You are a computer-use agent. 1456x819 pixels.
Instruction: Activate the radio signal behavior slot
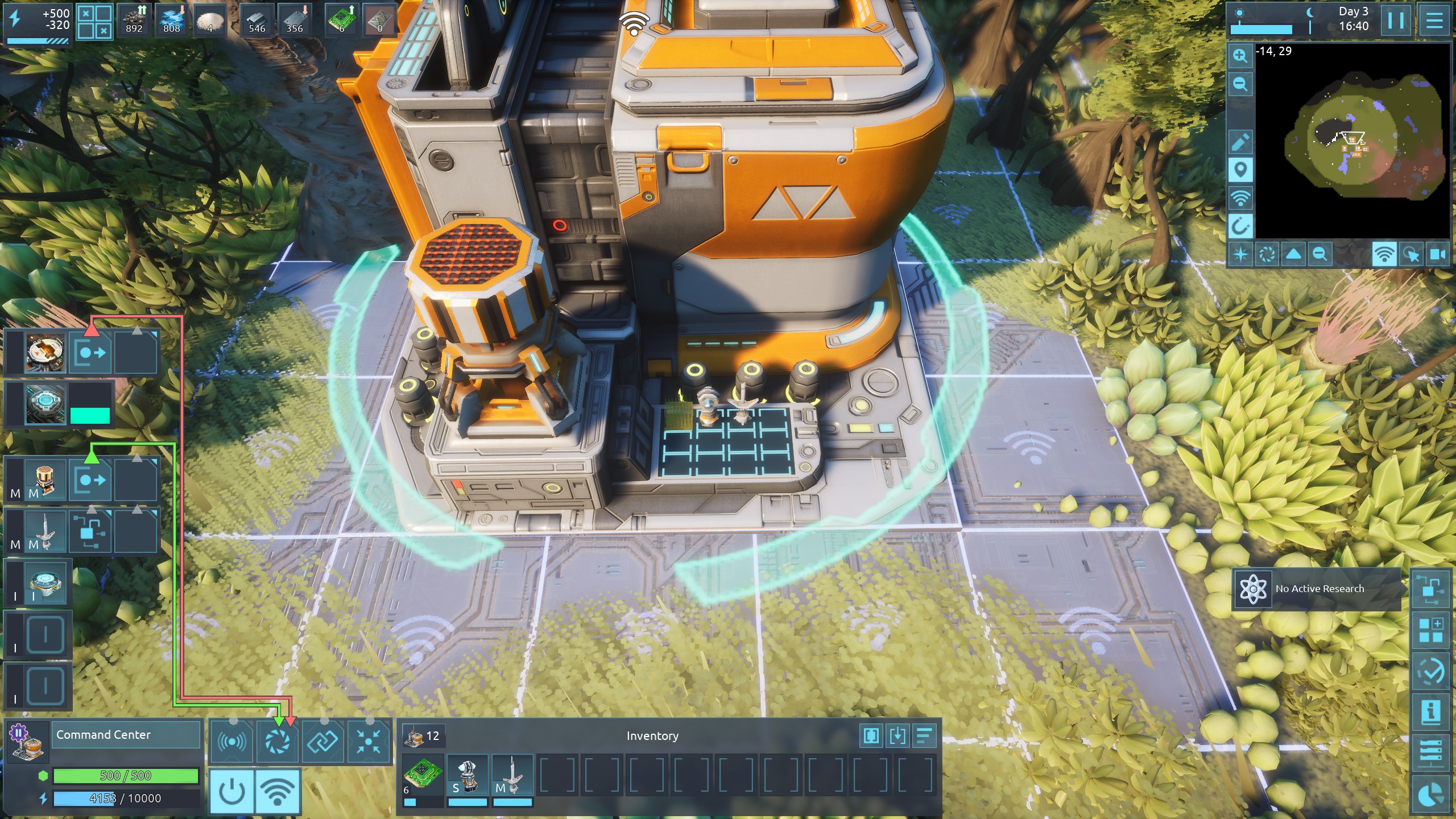pyautogui.click(x=231, y=741)
